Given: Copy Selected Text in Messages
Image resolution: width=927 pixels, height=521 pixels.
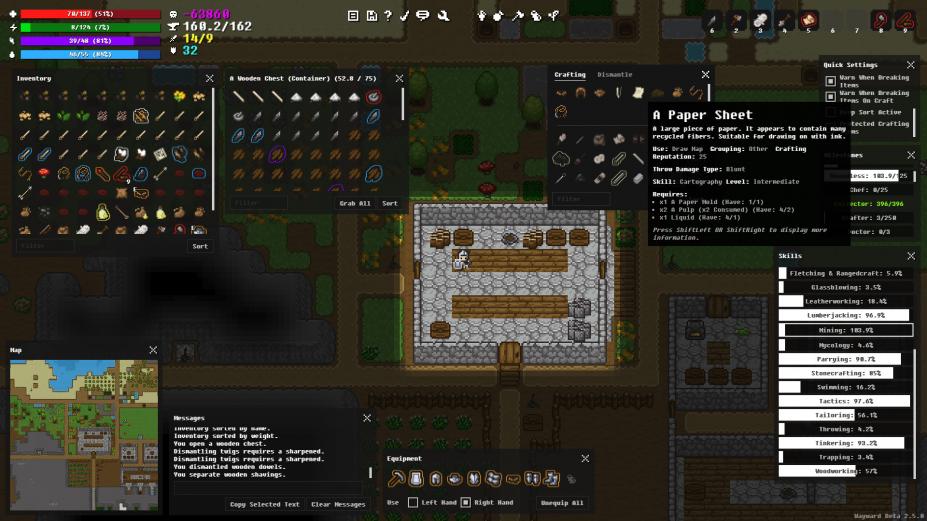Looking at the screenshot, I should tap(264, 504).
